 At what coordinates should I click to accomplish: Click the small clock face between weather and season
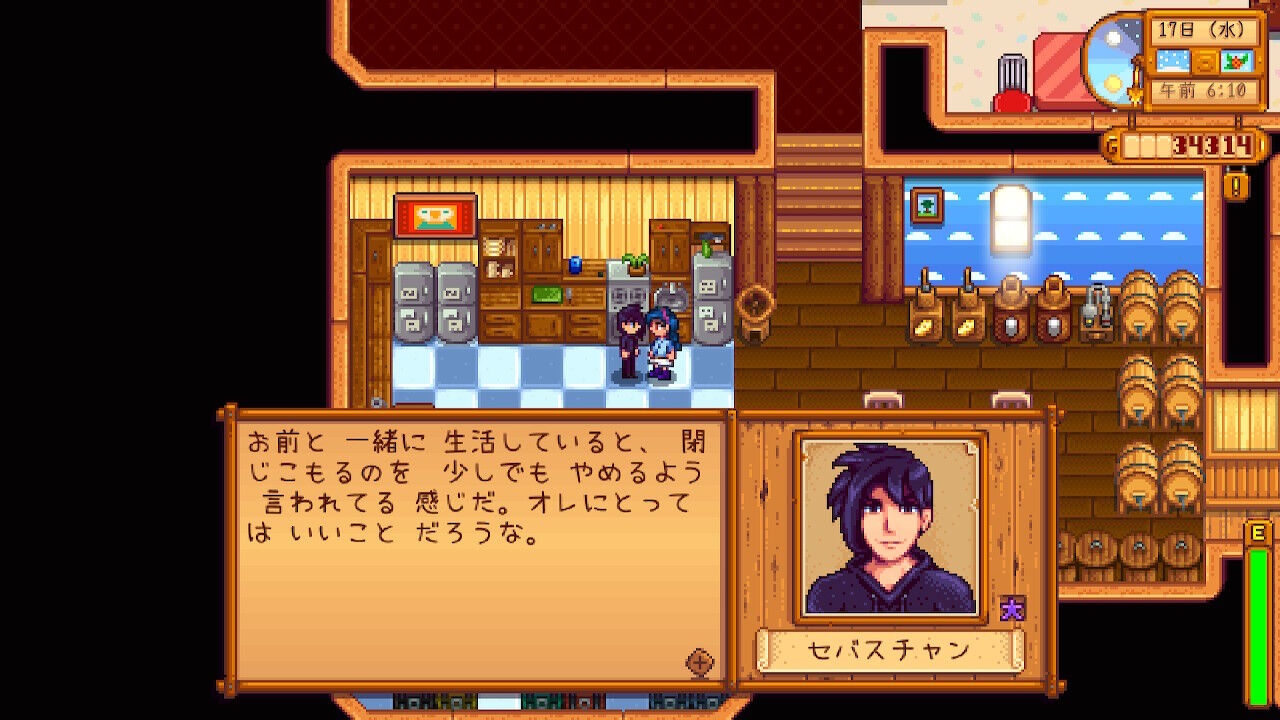pyautogui.click(x=1205, y=62)
